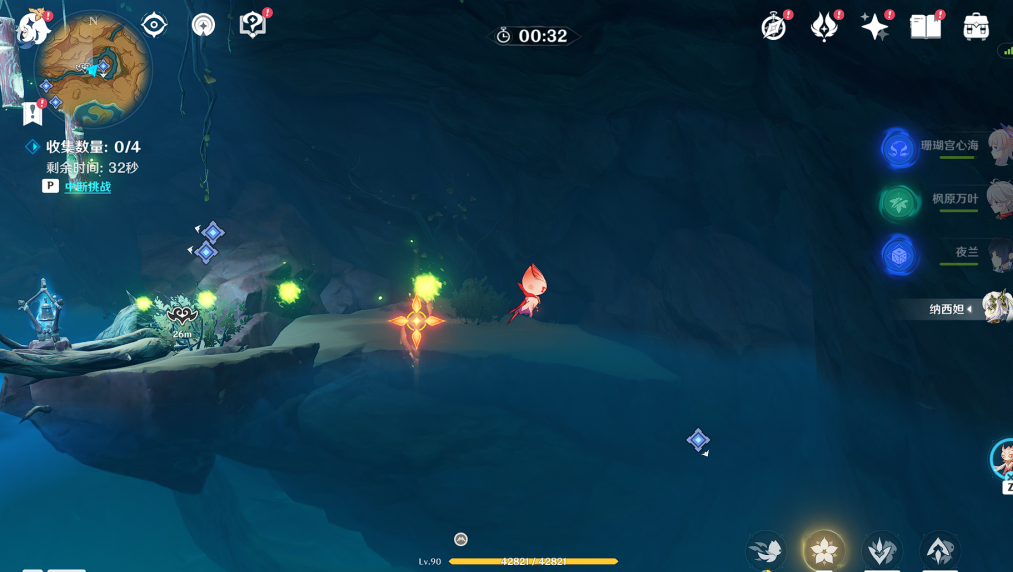This screenshot has height=572, width=1013.
Task: Activate the downward arrow skill
Action: (881, 551)
